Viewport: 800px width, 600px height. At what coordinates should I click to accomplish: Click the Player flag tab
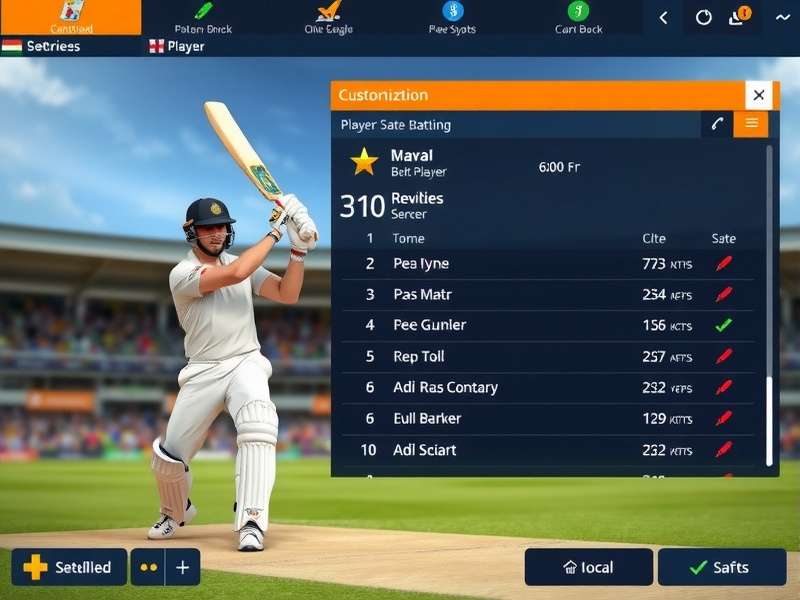(x=177, y=46)
